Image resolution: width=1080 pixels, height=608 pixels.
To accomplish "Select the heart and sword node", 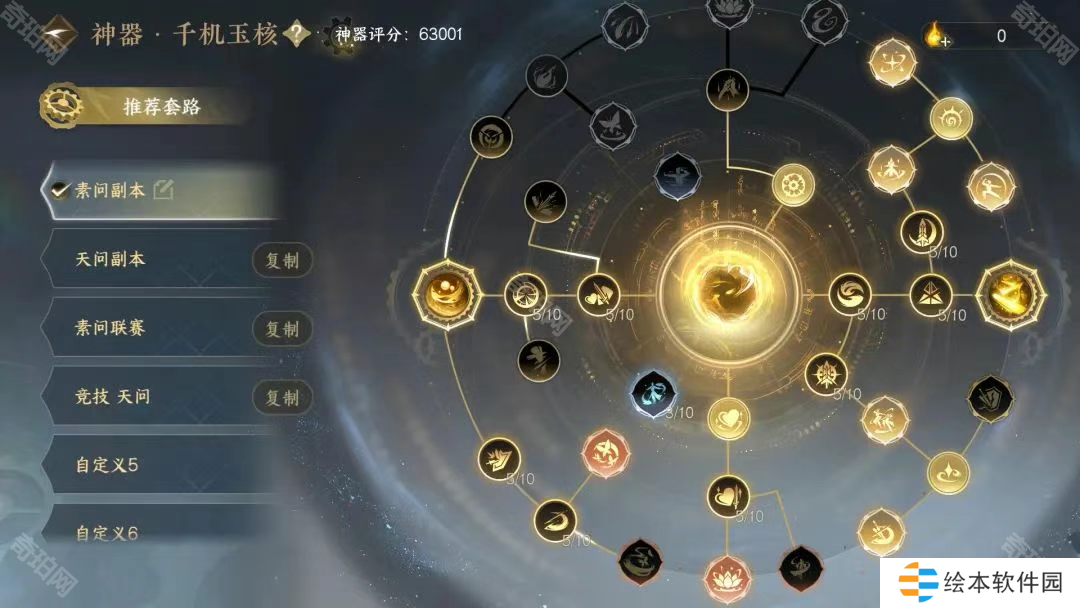I will tap(728, 495).
